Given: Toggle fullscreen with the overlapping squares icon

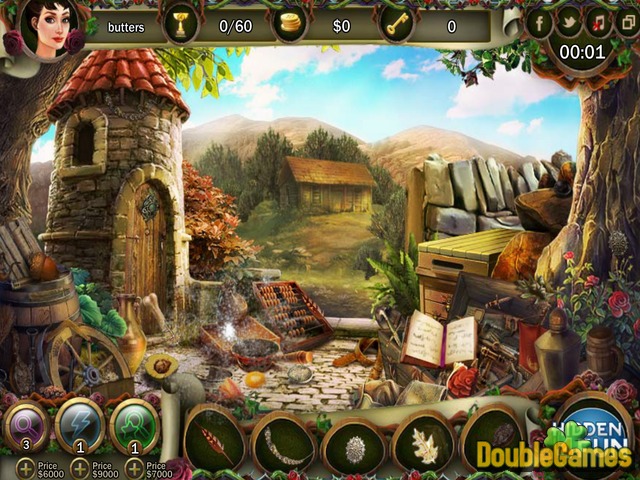Looking at the screenshot, I should 624,20.
